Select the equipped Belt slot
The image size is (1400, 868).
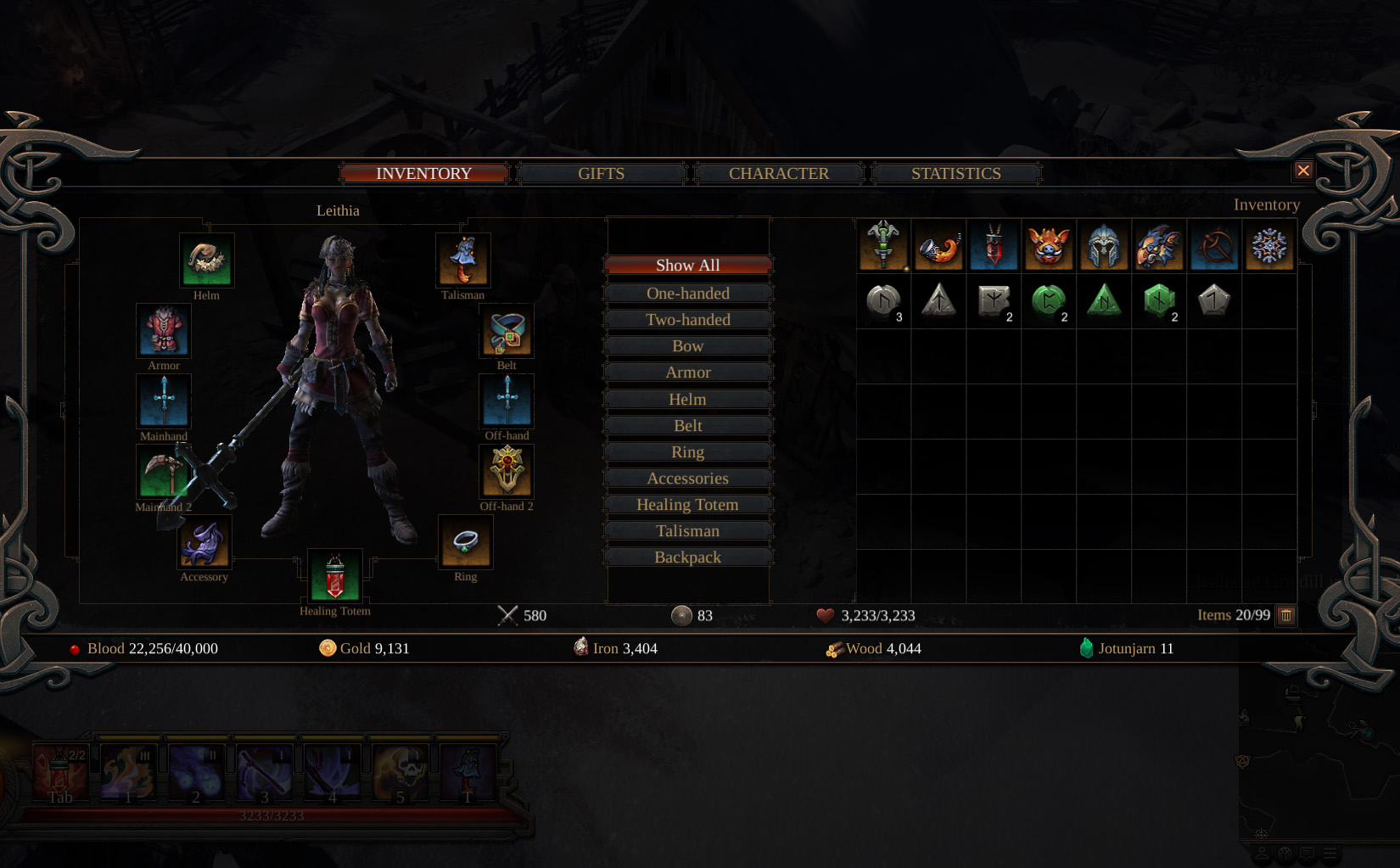tap(507, 332)
